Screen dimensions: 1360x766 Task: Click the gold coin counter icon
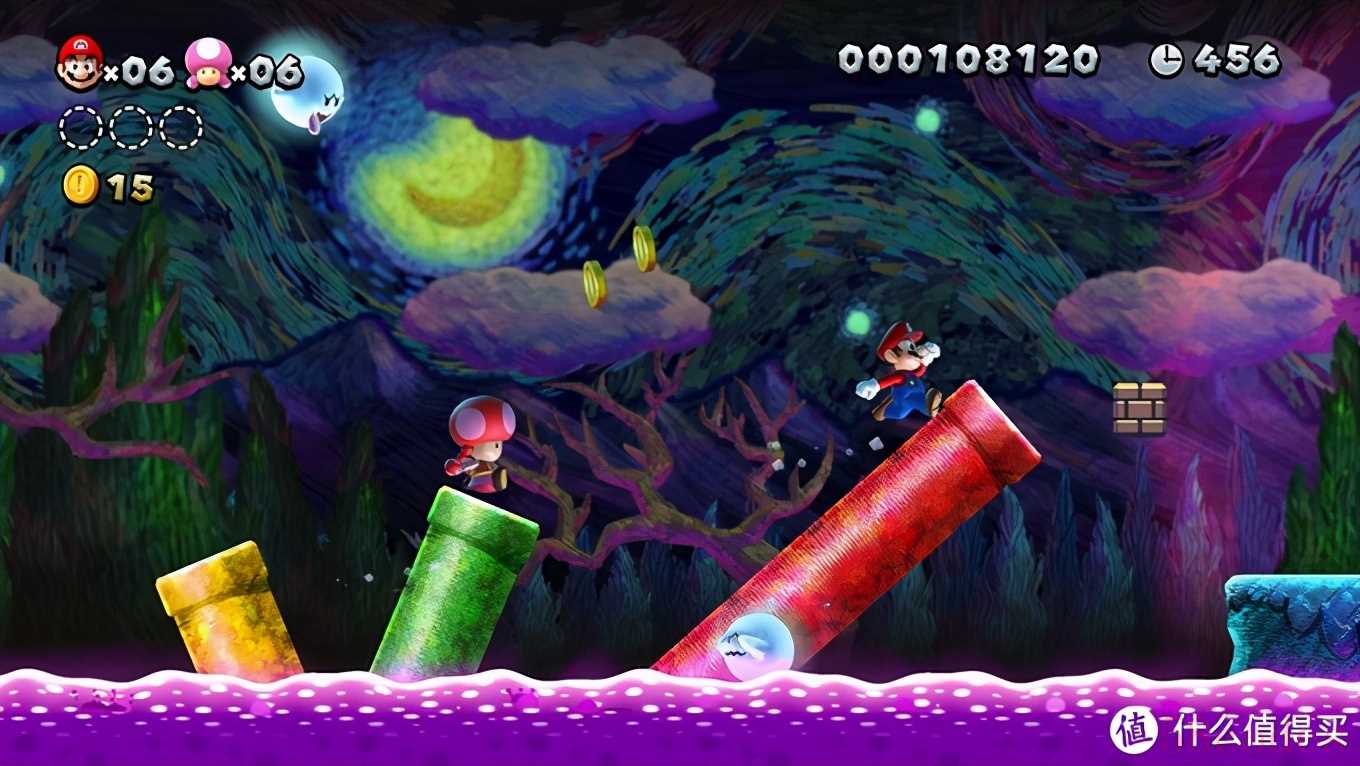[80, 186]
